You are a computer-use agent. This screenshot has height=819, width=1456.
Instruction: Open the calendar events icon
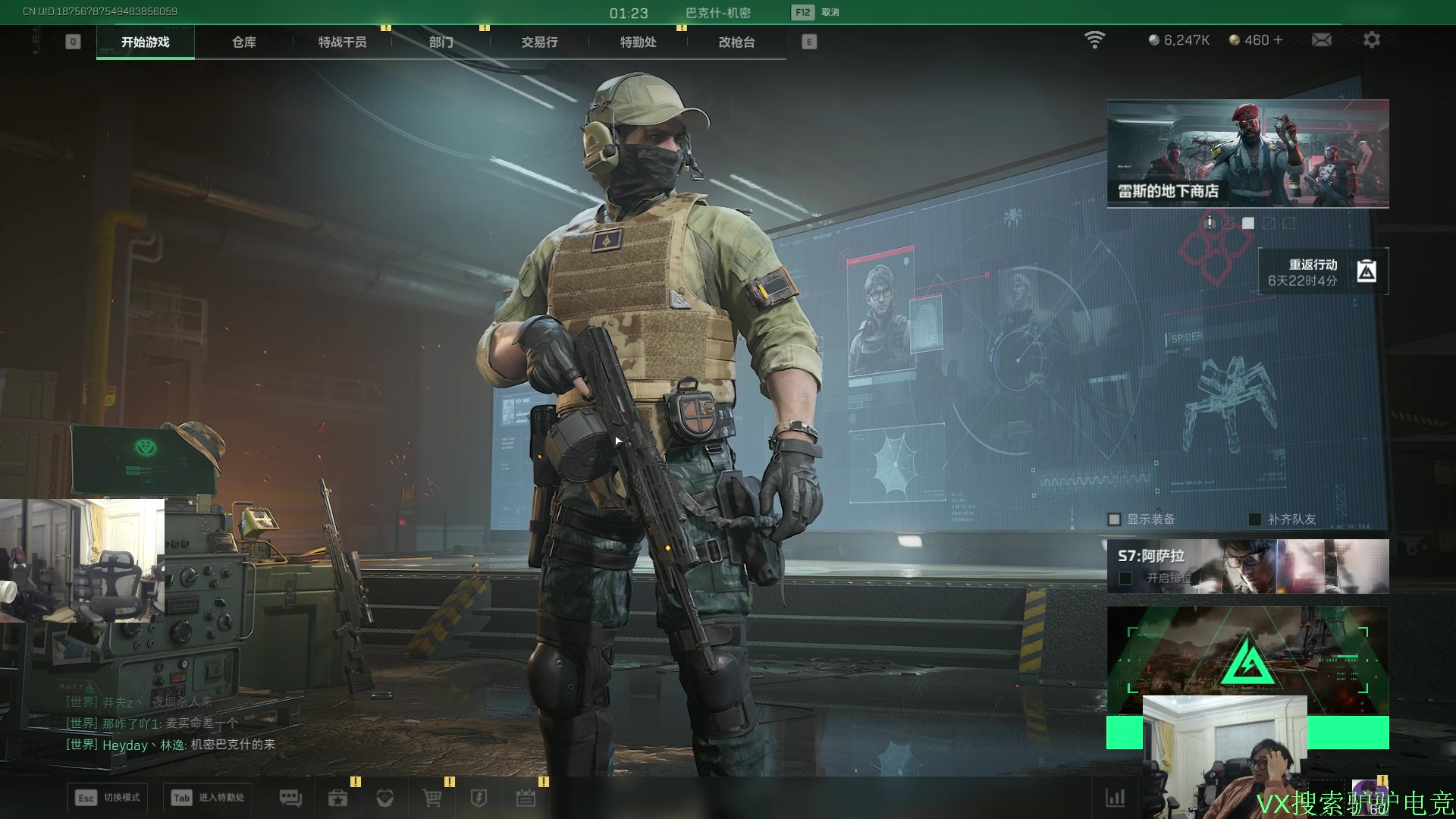tap(526, 798)
